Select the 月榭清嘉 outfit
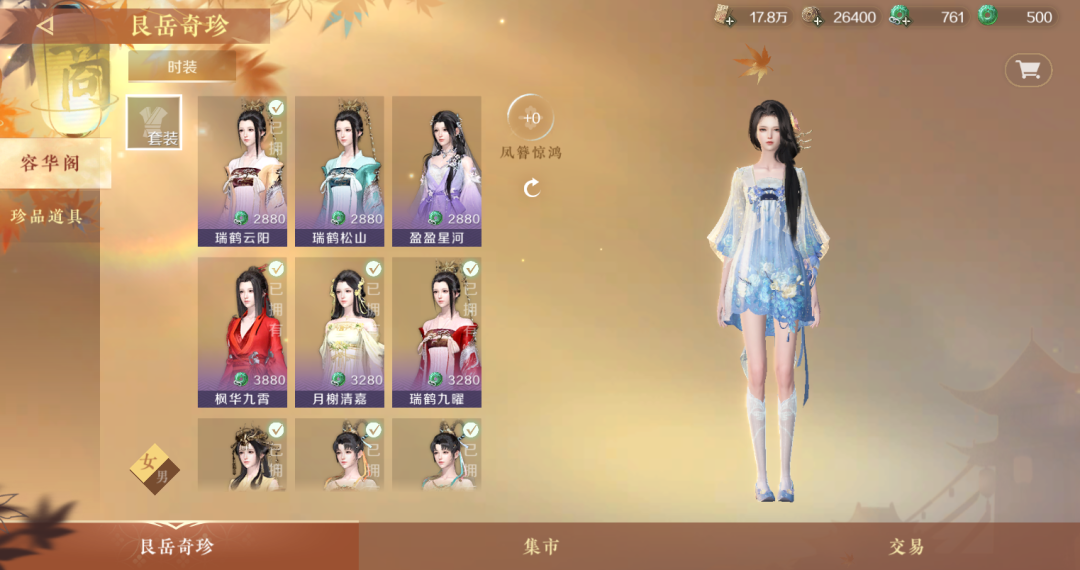Image resolution: width=1080 pixels, height=570 pixels. [x=339, y=332]
